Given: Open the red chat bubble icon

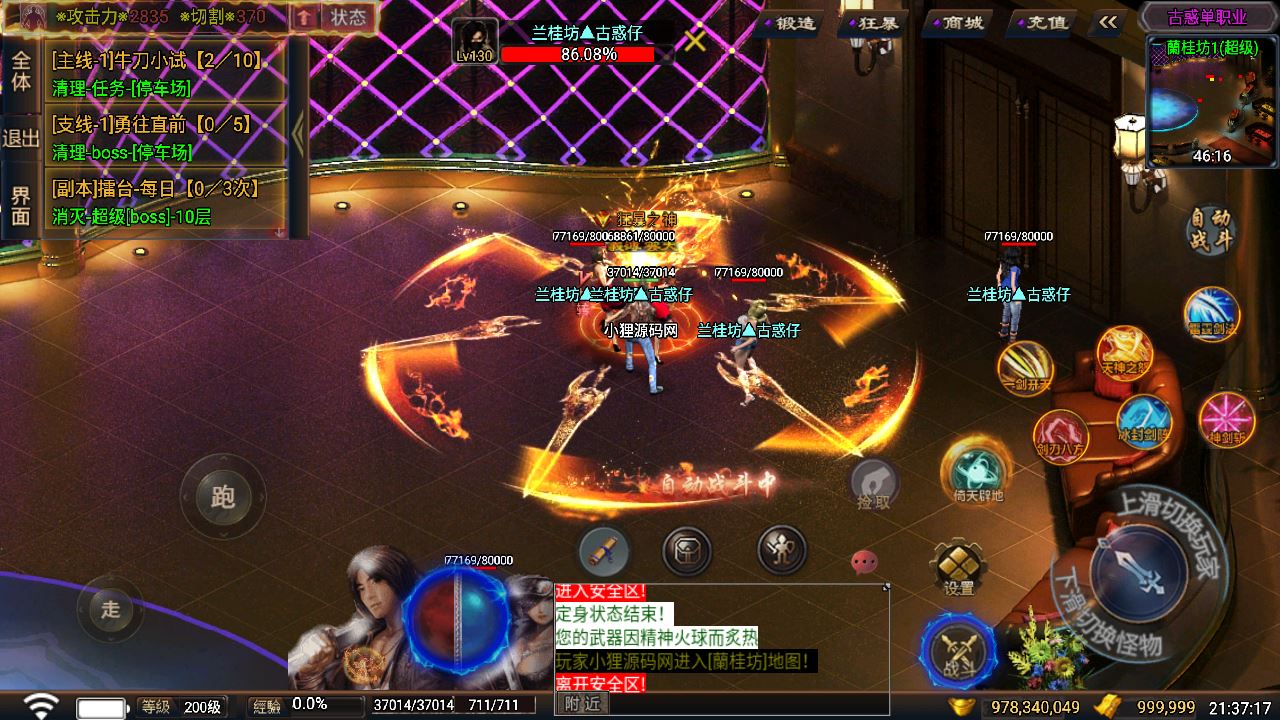Looking at the screenshot, I should pyautogui.click(x=864, y=563).
